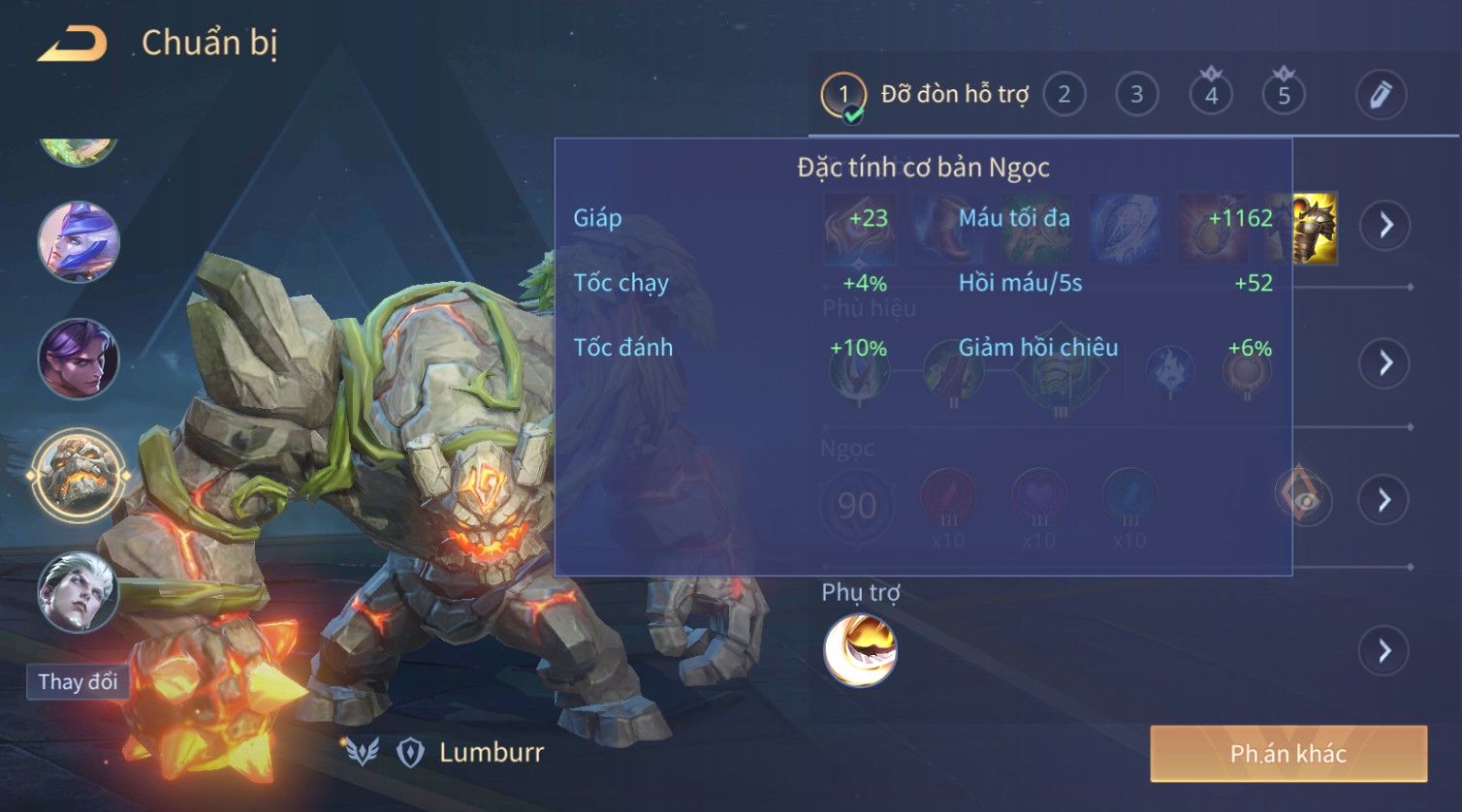The width and height of the screenshot is (1462, 812).
Task: Select loadout preset 1 Đỡ đòn hỗ trợ
Action: (x=926, y=95)
